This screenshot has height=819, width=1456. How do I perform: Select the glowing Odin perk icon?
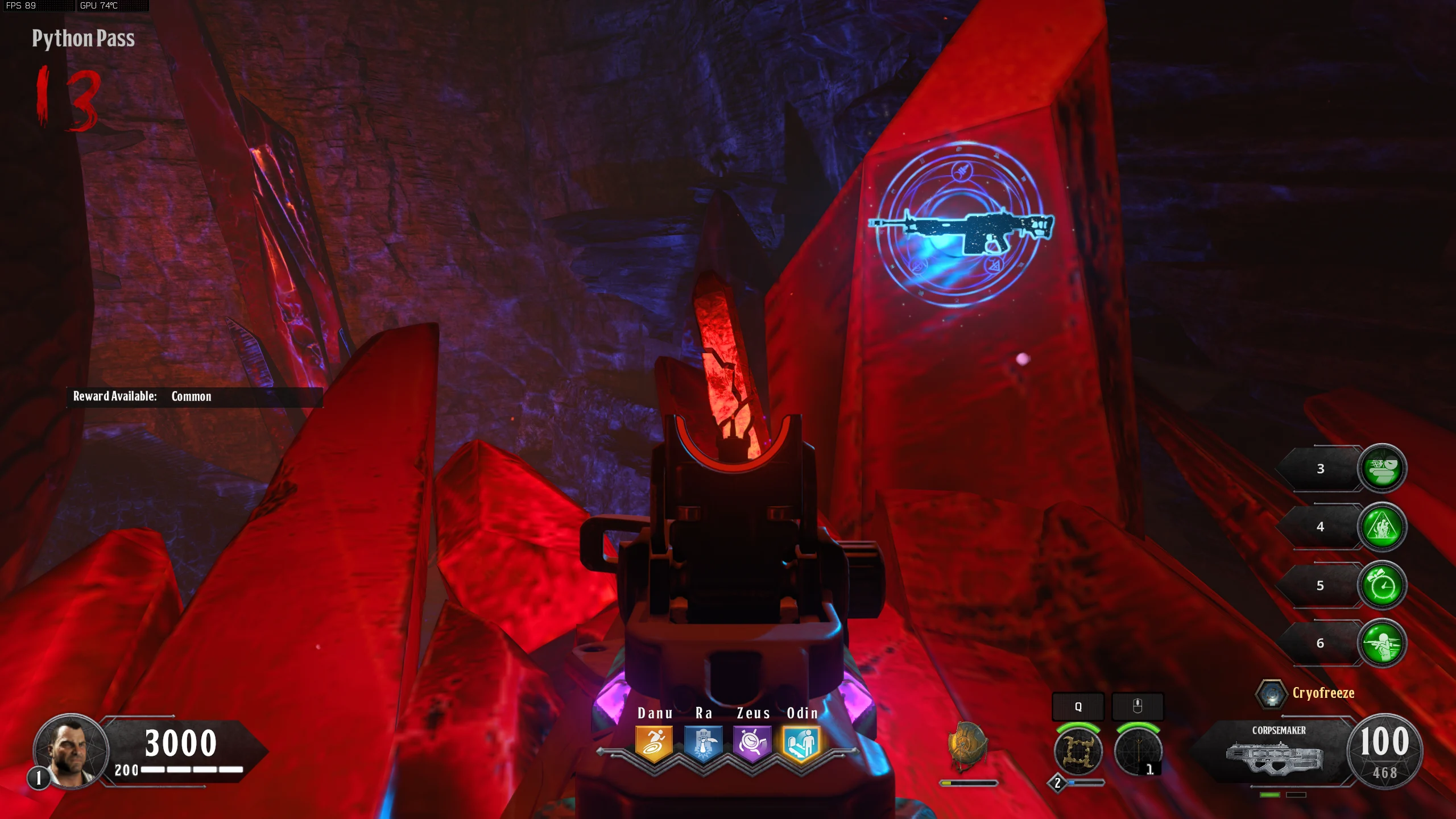(801, 743)
